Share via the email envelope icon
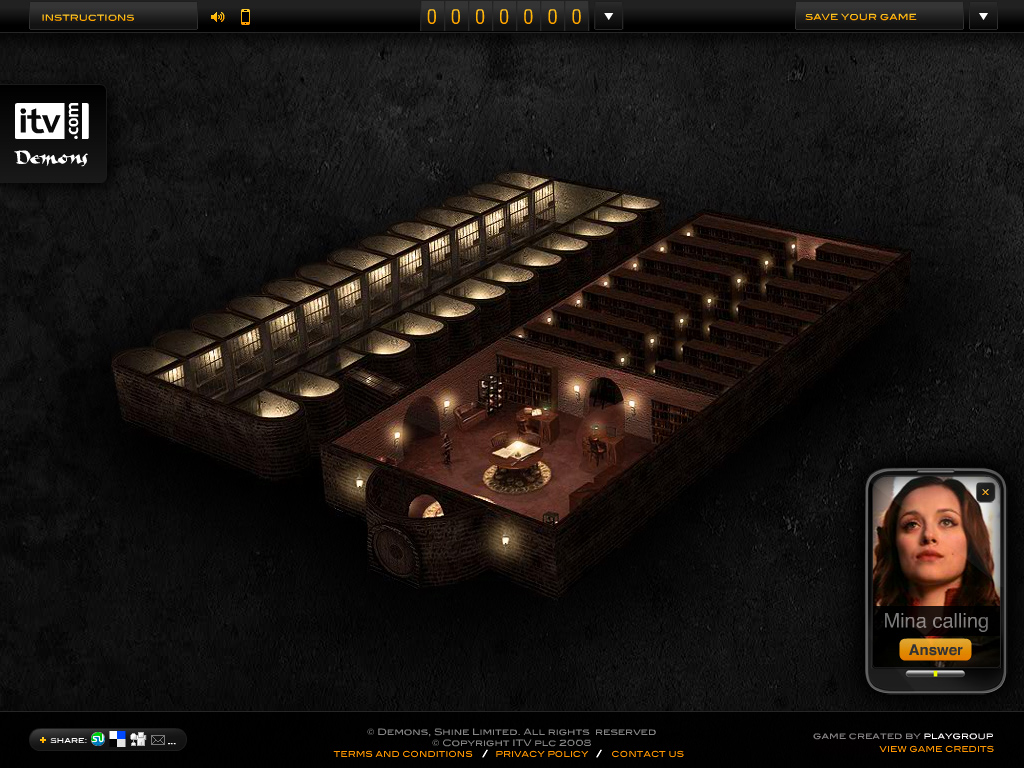1024x768 pixels. coord(158,740)
